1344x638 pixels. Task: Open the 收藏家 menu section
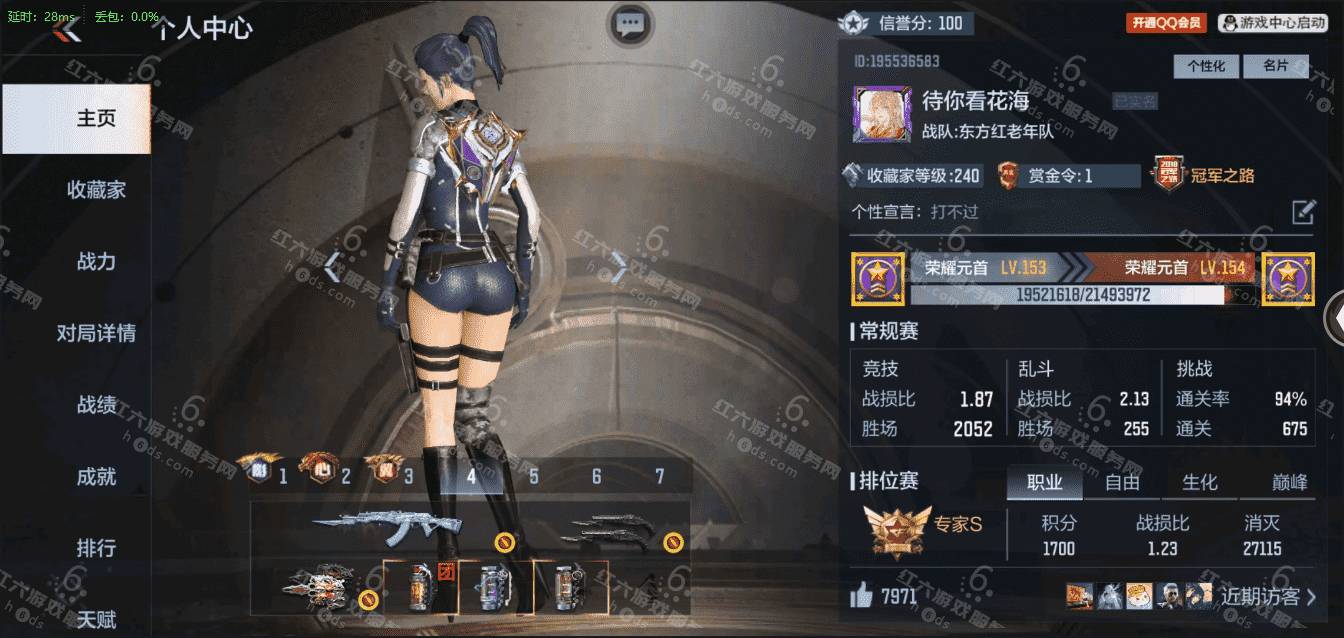[96, 190]
